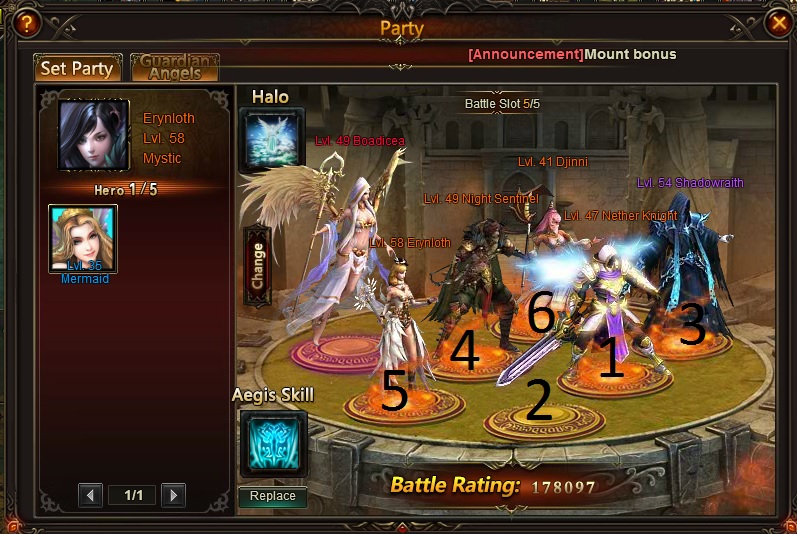Go to the next hero page
The height and width of the screenshot is (534, 797).
[173, 495]
